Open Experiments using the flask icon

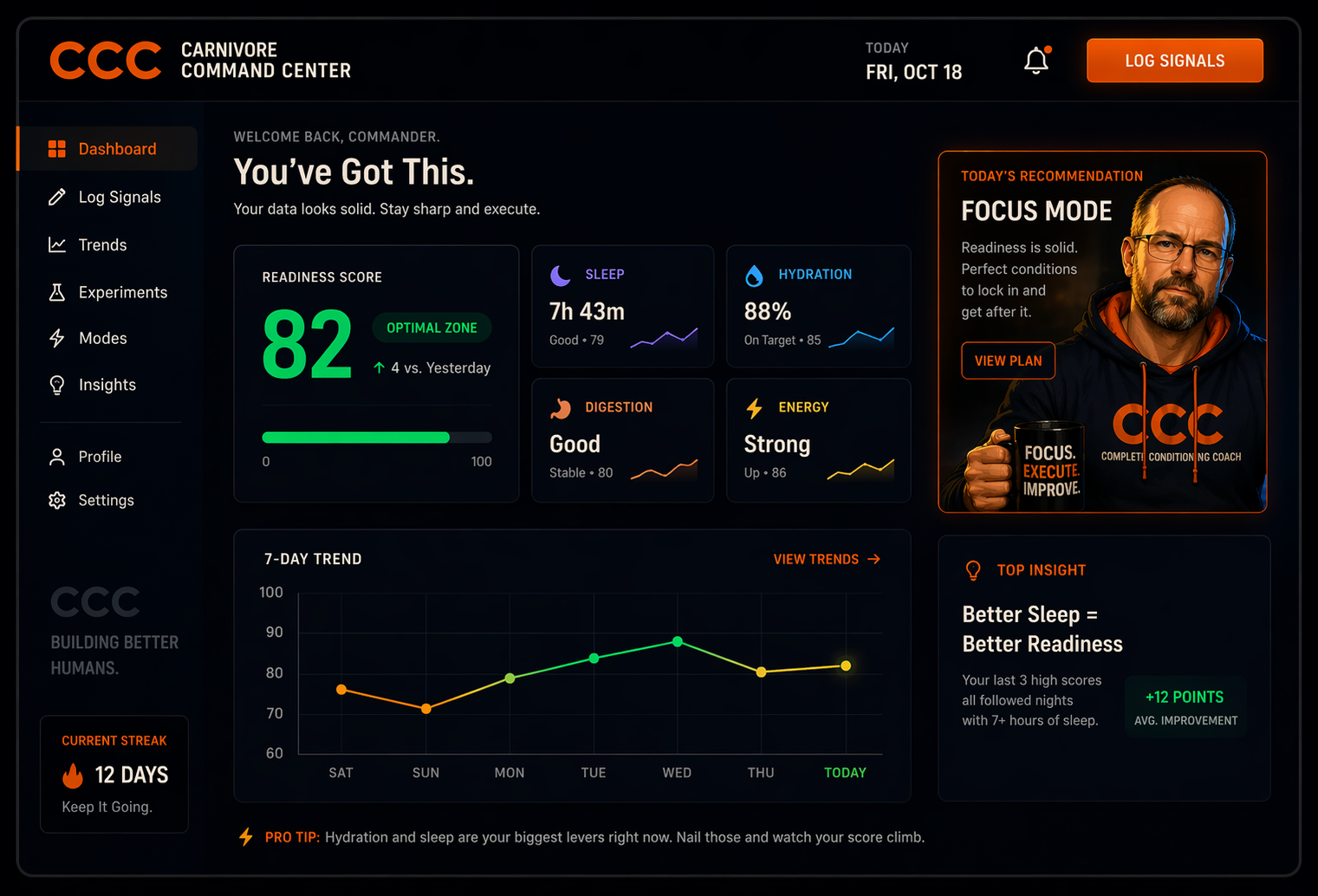pyautogui.click(x=56, y=292)
